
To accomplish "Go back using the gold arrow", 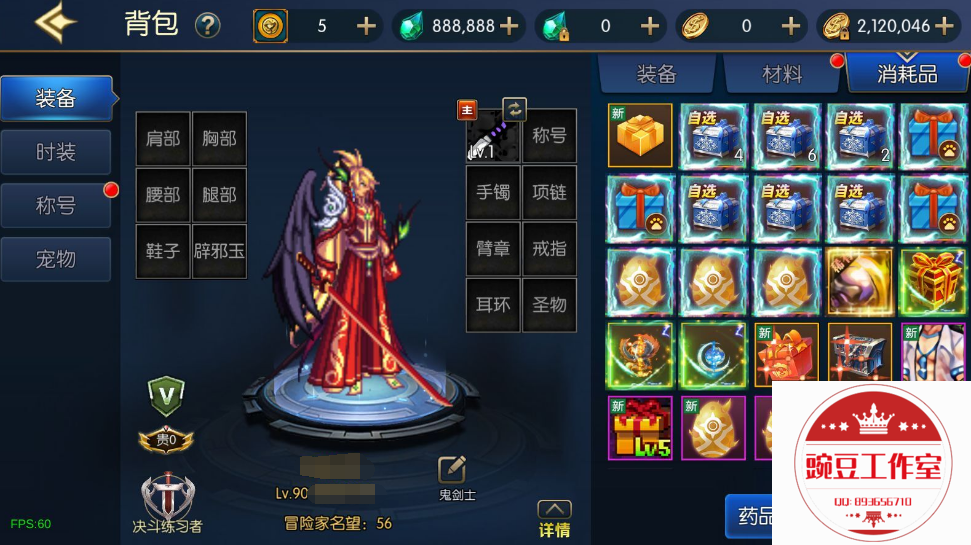I will click(56, 24).
